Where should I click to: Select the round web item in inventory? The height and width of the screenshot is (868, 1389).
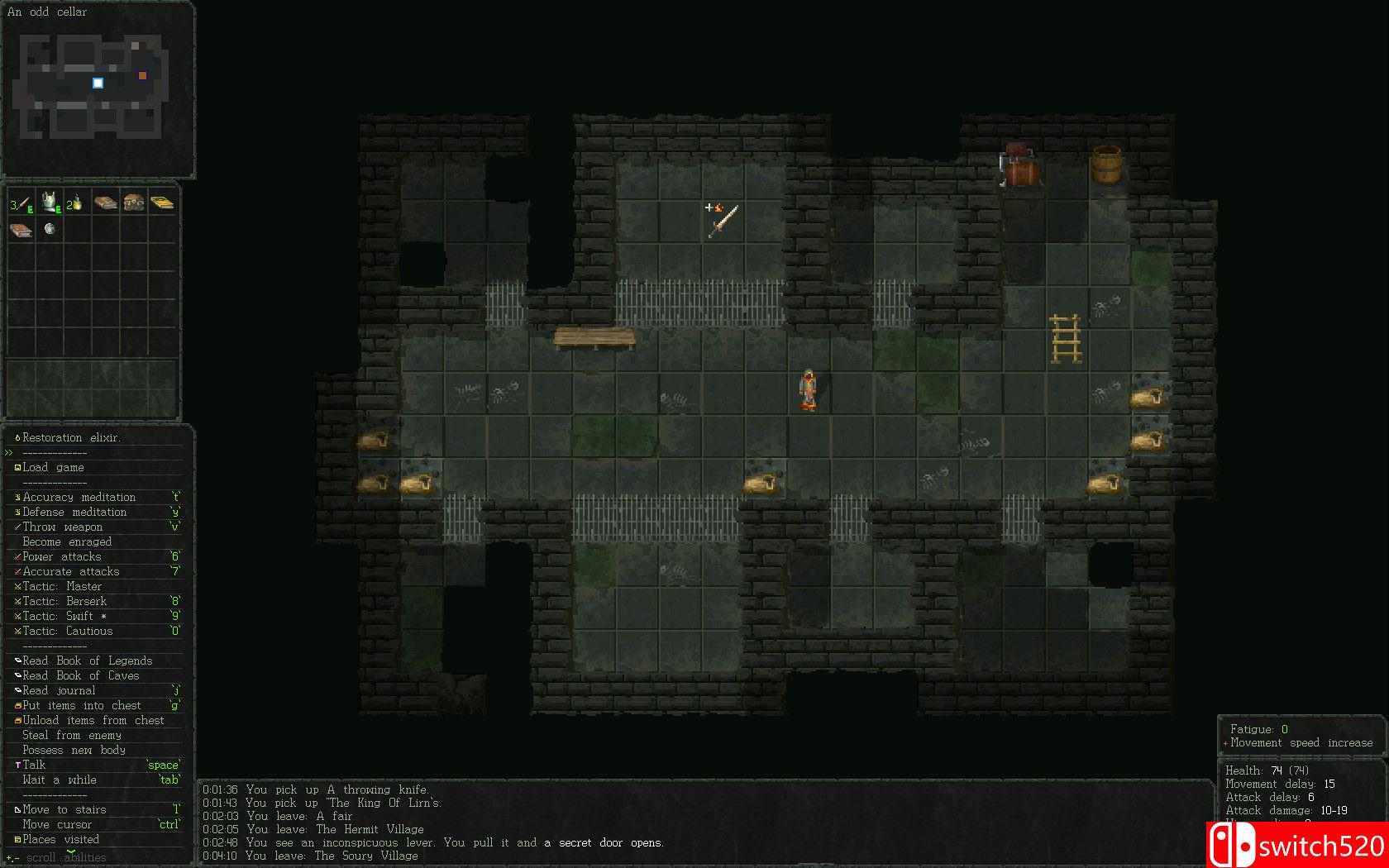49,230
